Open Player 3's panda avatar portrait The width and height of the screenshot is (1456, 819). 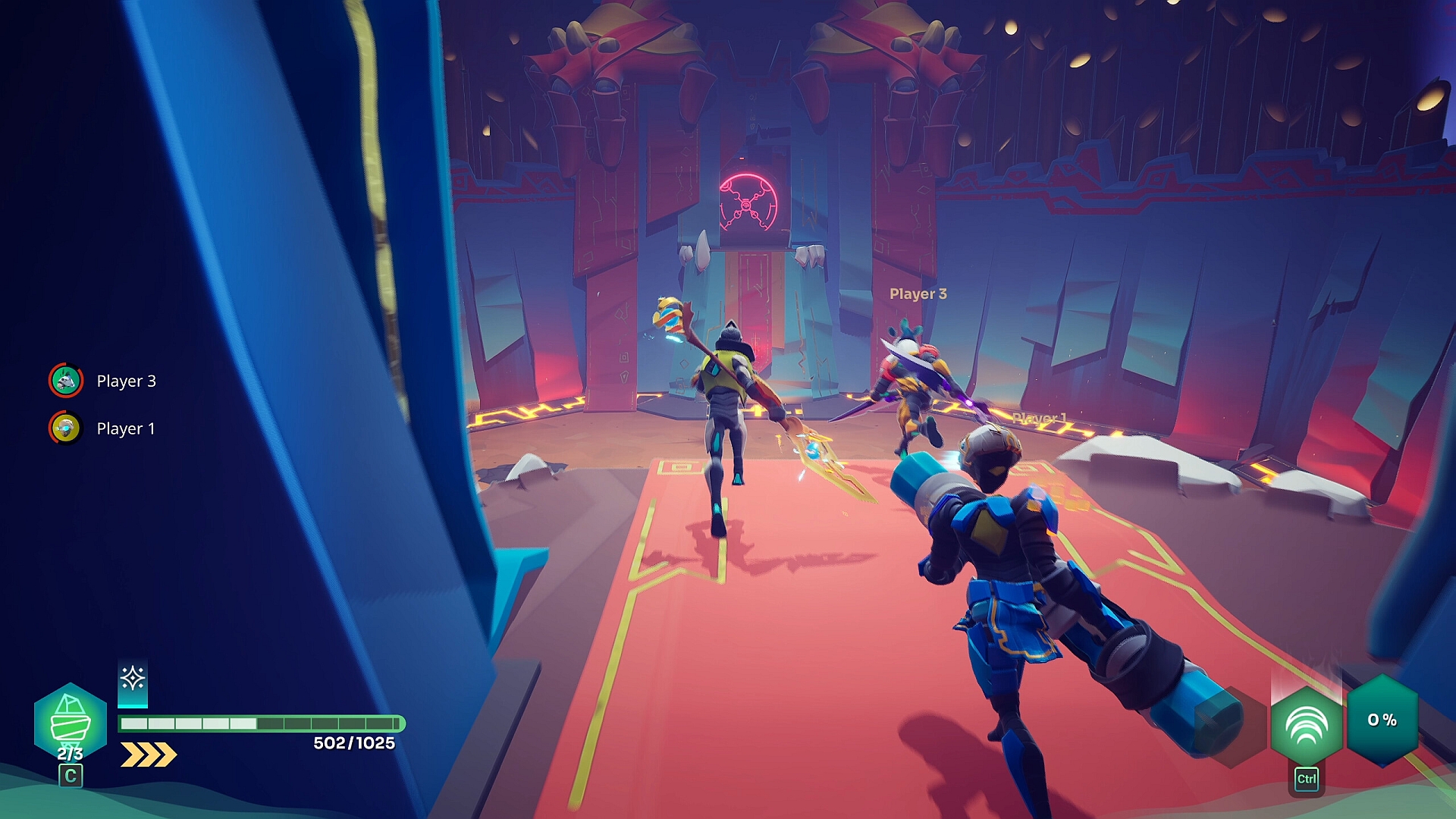(x=64, y=381)
